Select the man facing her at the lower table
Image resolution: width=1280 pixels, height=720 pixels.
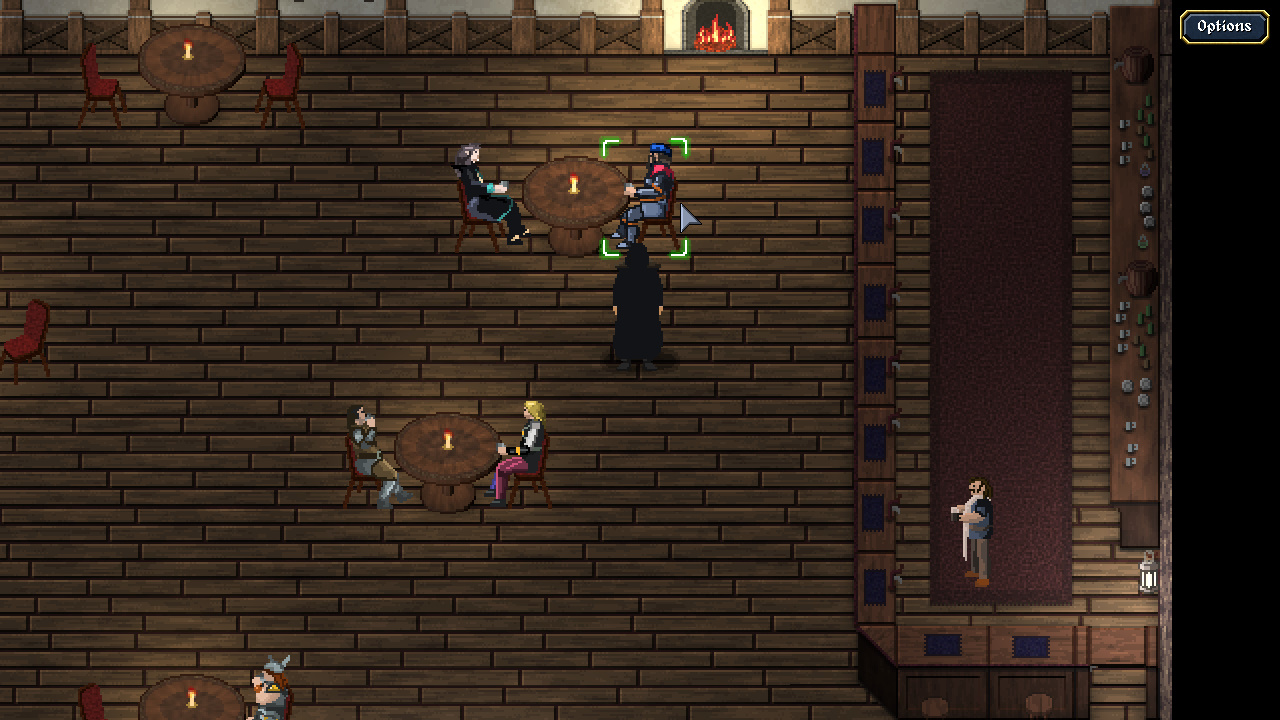tap(368, 445)
